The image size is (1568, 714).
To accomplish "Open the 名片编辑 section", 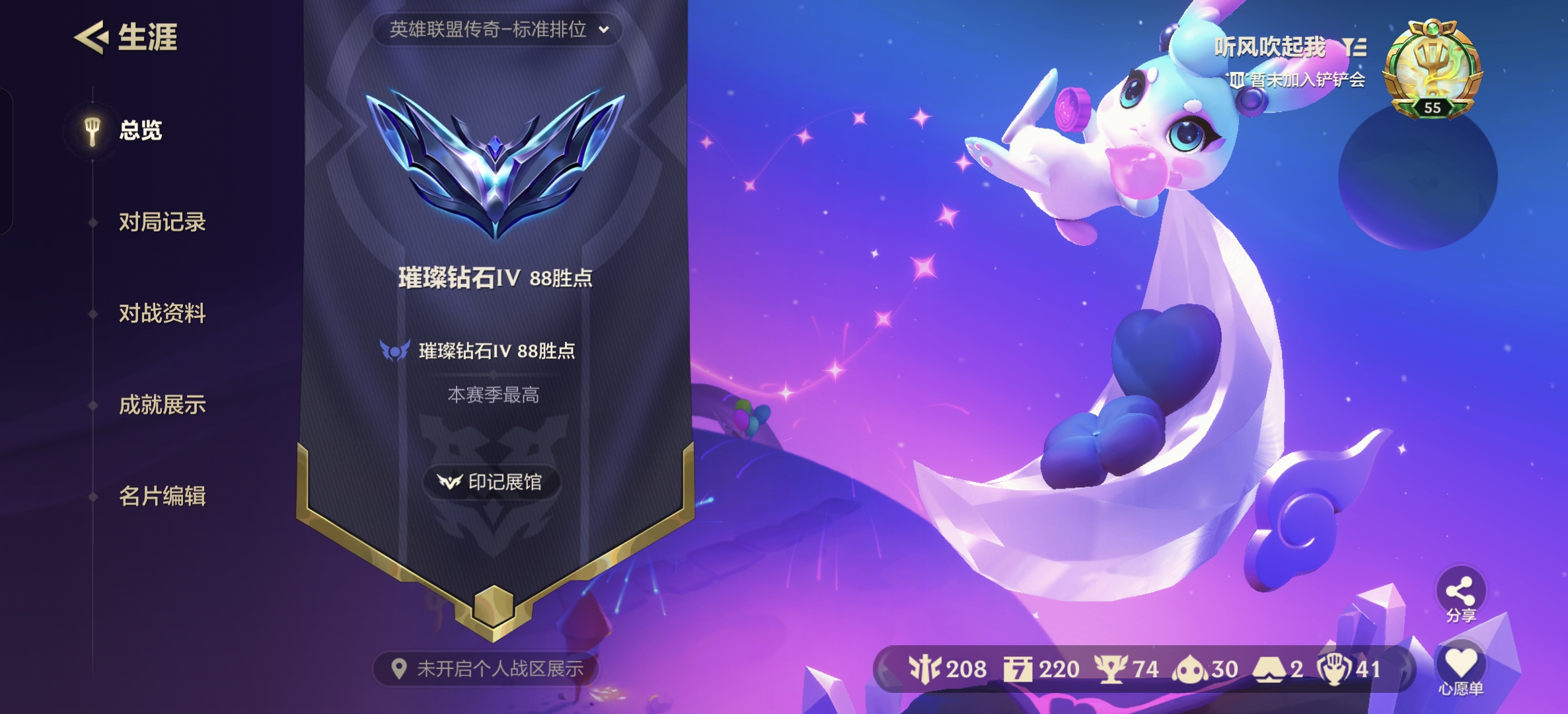I will tap(163, 496).
